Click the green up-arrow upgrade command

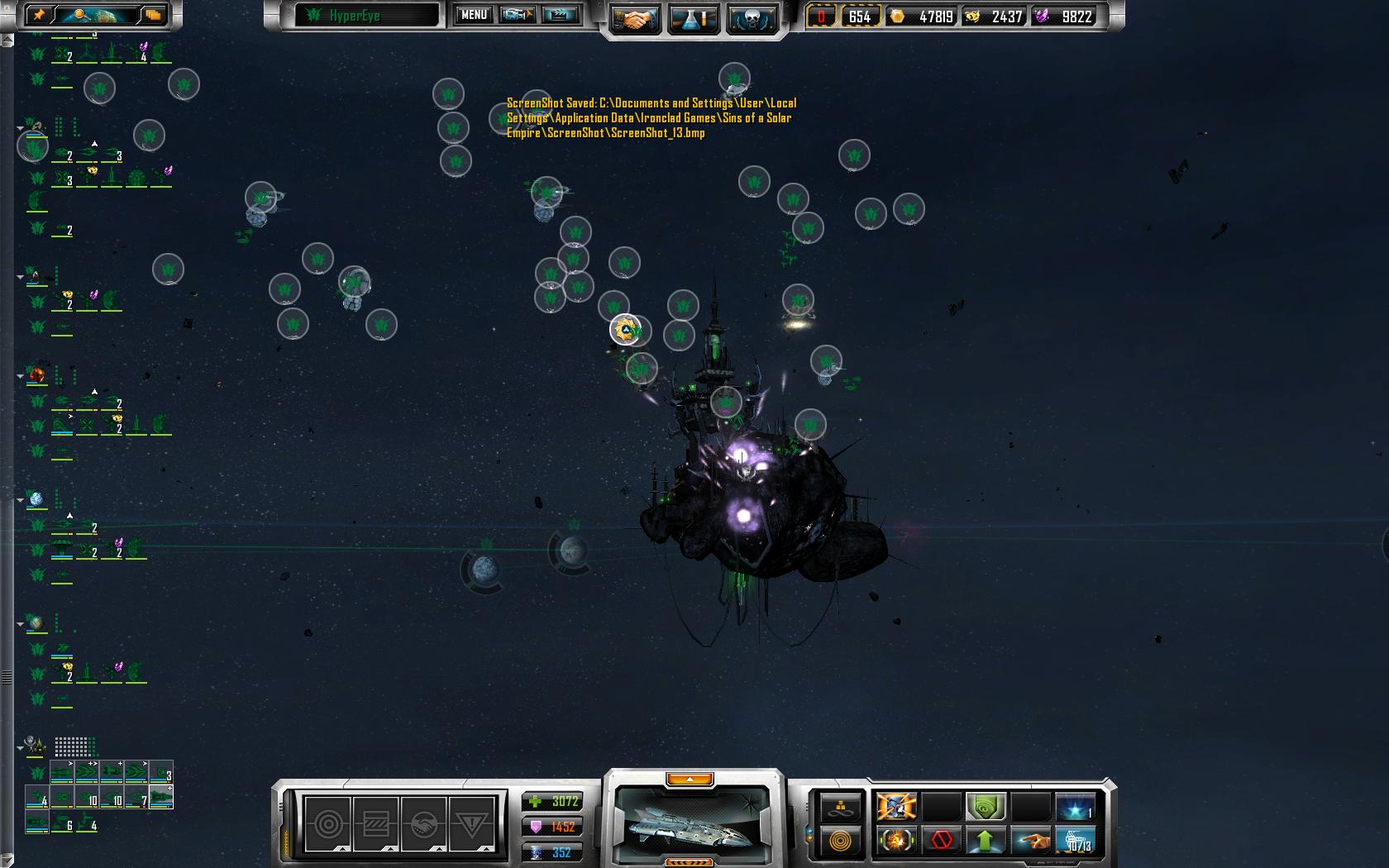[x=986, y=841]
